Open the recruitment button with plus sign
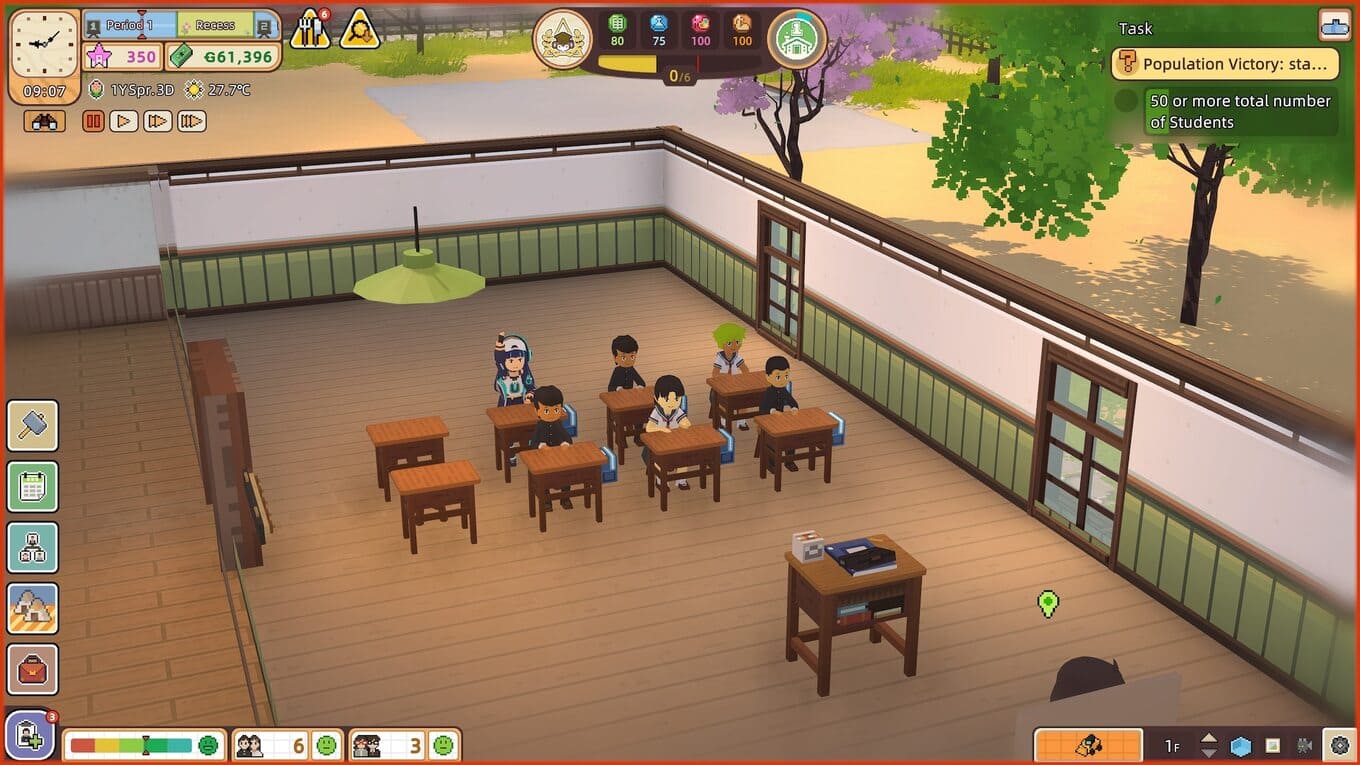 click(x=30, y=736)
